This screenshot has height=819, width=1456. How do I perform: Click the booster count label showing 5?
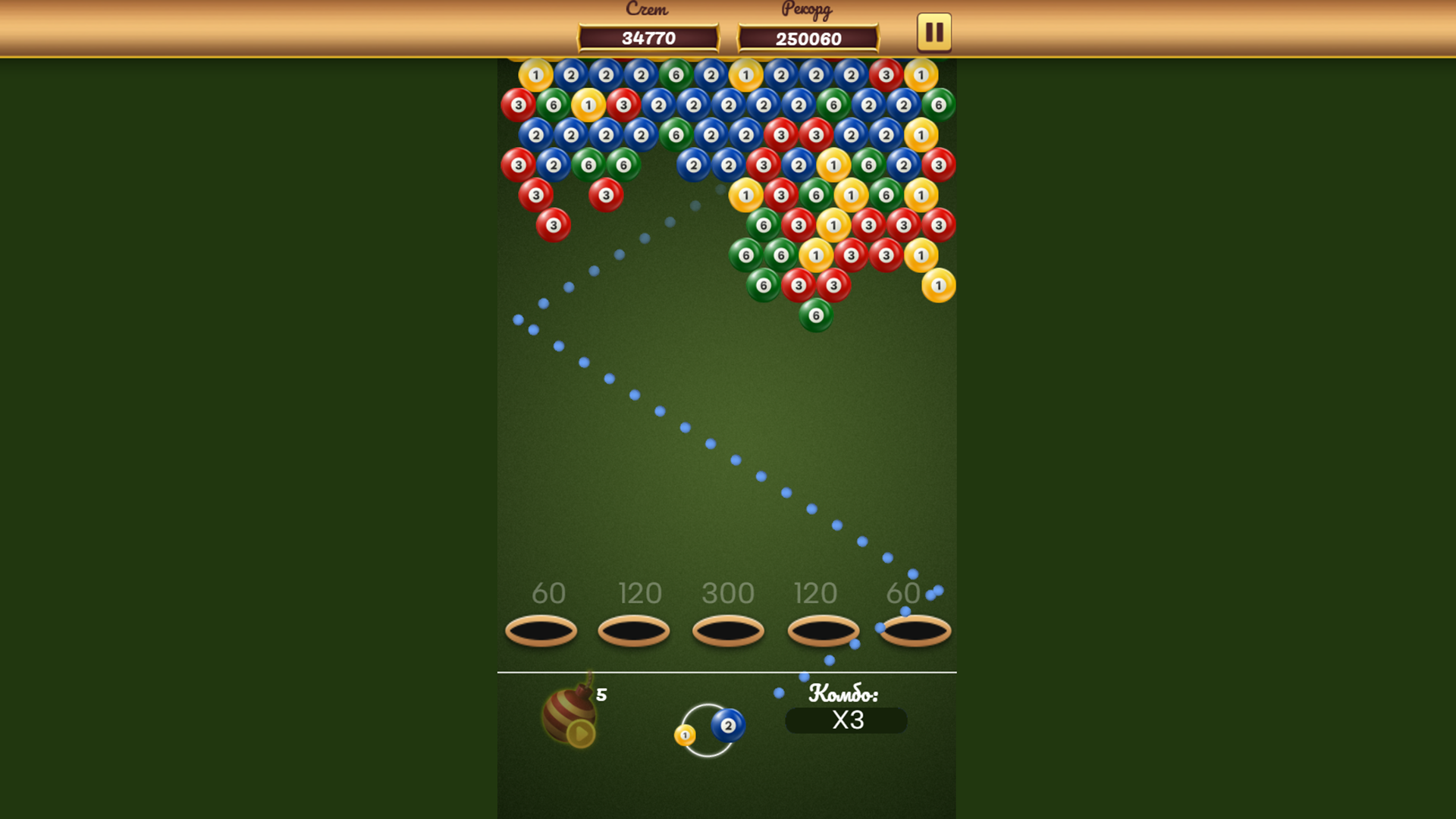[x=601, y=695]
